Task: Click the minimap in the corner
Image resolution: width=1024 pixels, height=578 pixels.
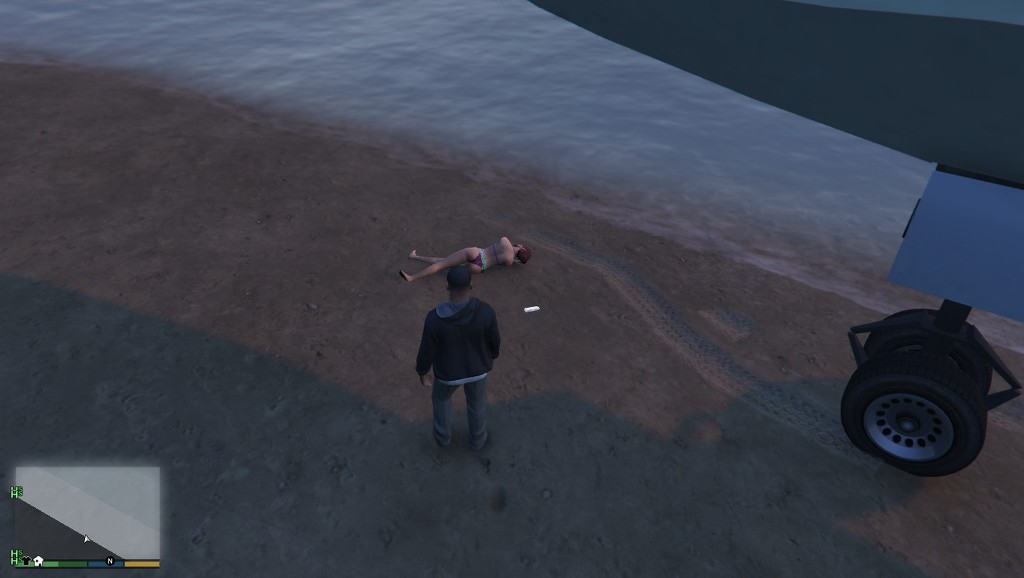Action: coord(87,512)
